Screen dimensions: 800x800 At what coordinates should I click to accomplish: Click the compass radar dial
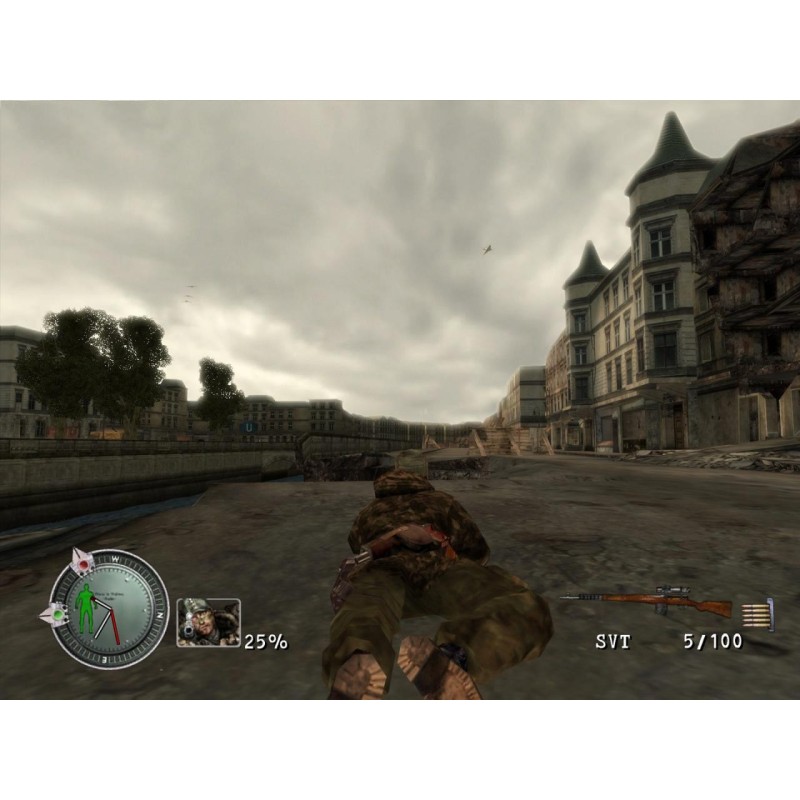click(x=110, y=608)
